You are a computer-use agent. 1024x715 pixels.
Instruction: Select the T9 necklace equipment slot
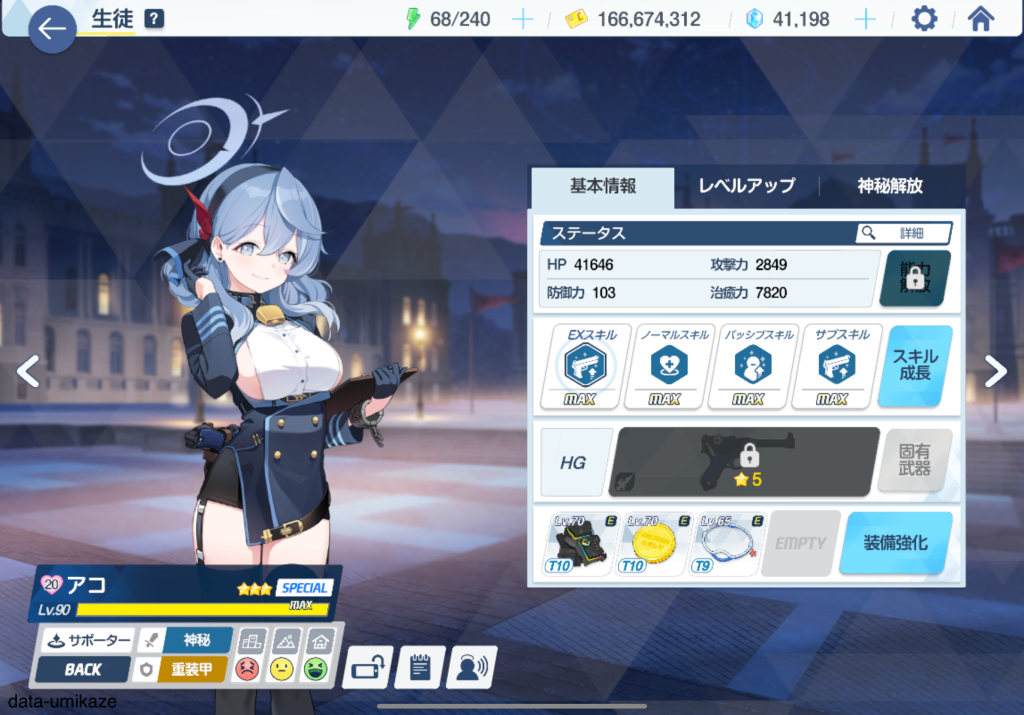point(724,544)
